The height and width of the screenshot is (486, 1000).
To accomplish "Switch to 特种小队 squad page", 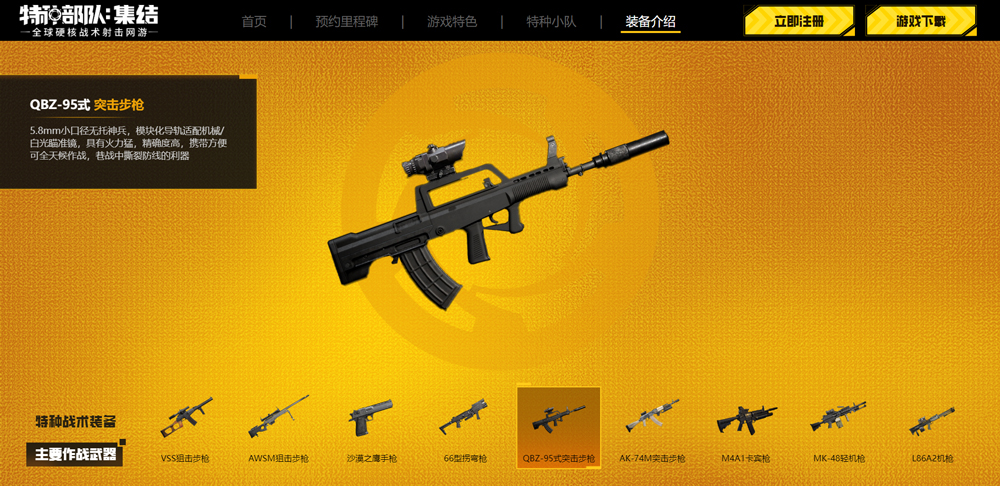I will (551, 22).
